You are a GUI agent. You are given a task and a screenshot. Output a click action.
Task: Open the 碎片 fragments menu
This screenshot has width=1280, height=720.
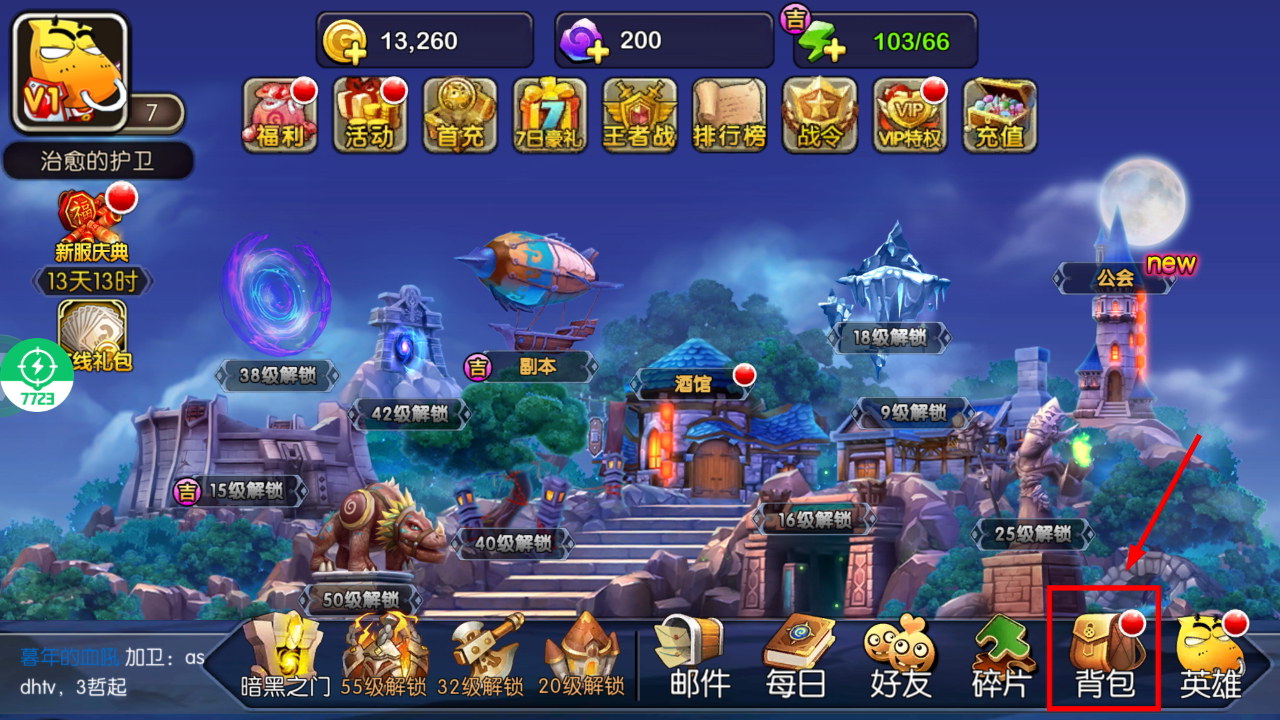tap(1005, 656)
